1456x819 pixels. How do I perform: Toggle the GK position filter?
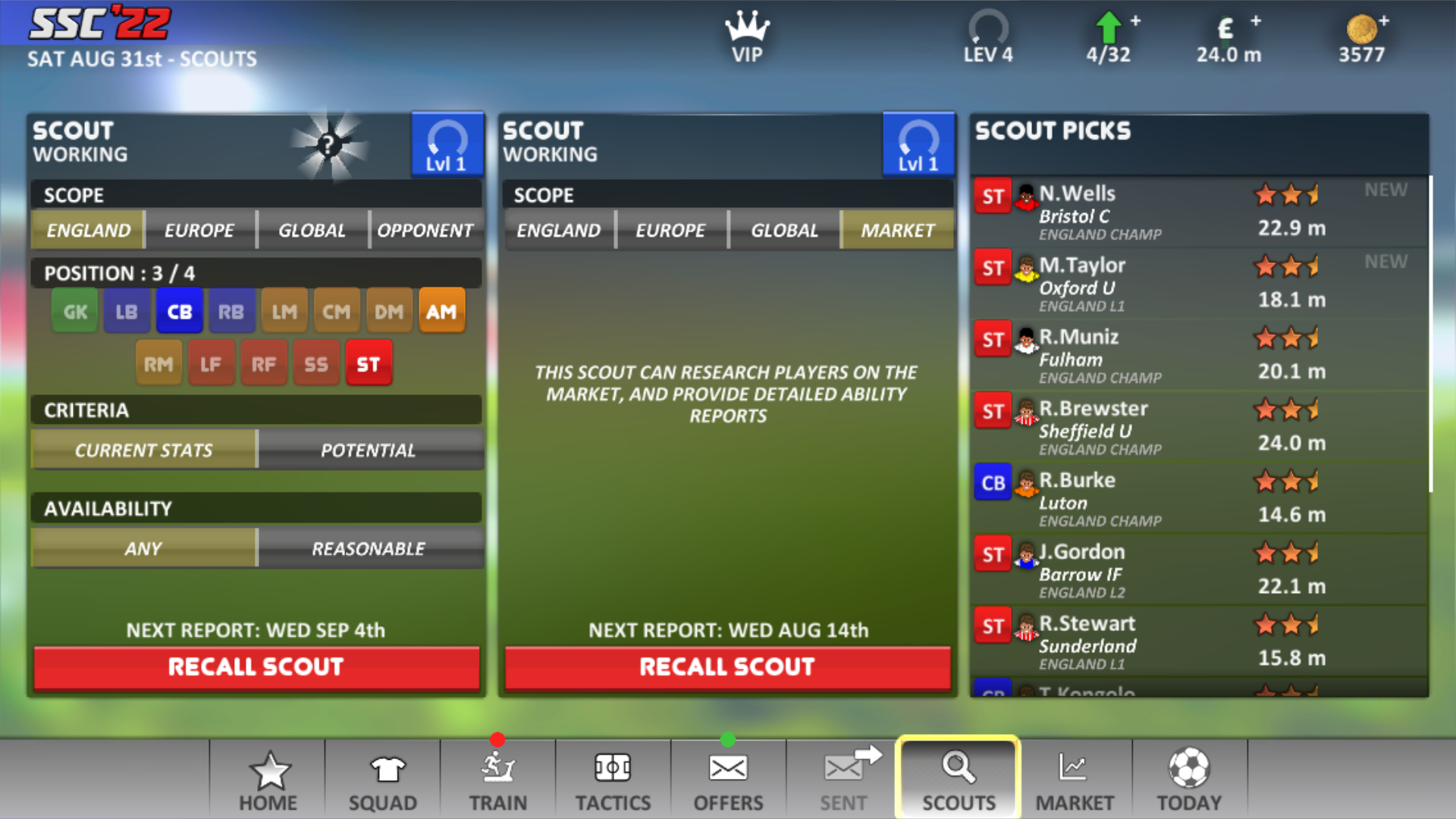[x=75, y=311]
